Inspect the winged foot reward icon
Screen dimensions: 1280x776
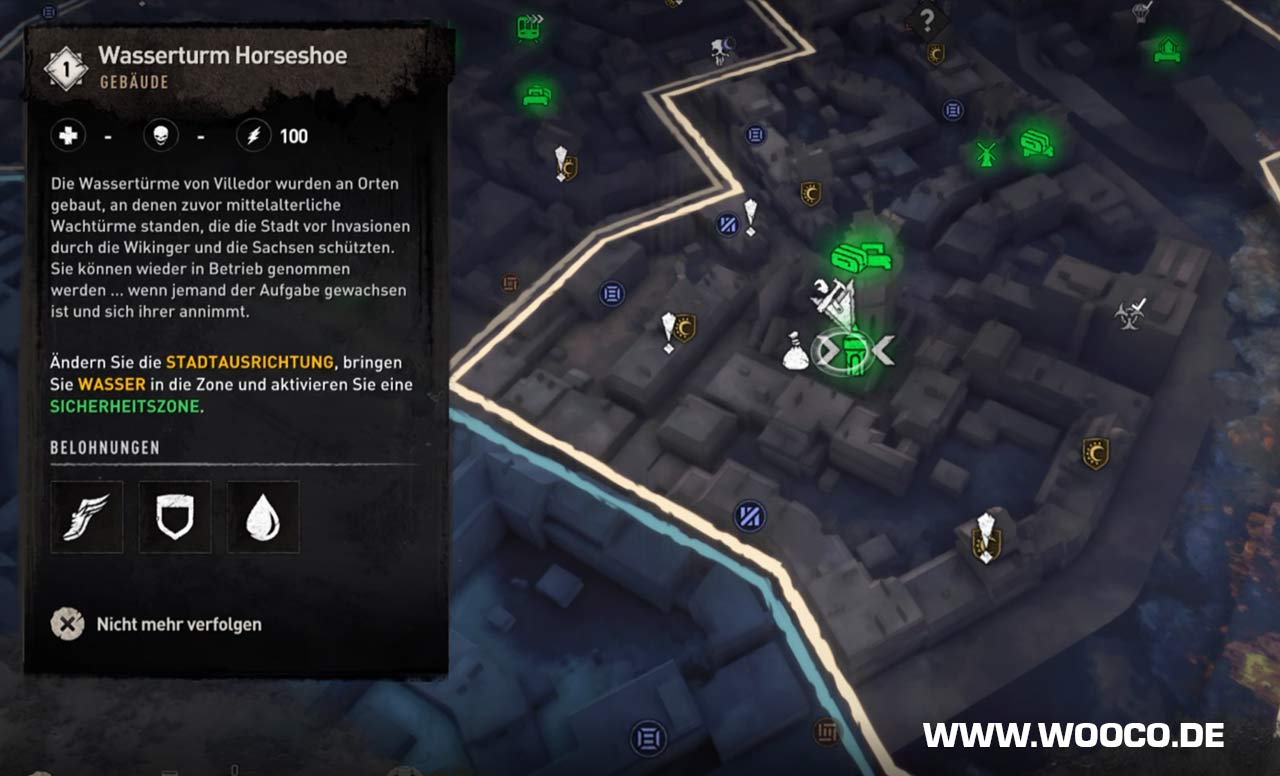[87, 517]
